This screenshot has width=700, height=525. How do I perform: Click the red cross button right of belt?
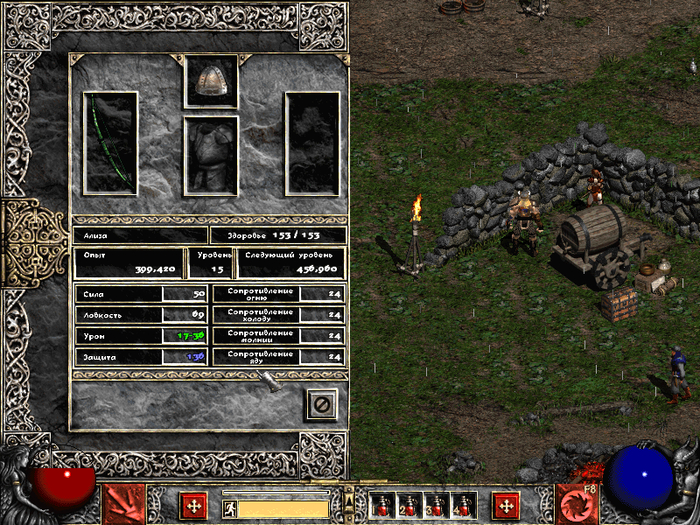click(x=507, y=504)
